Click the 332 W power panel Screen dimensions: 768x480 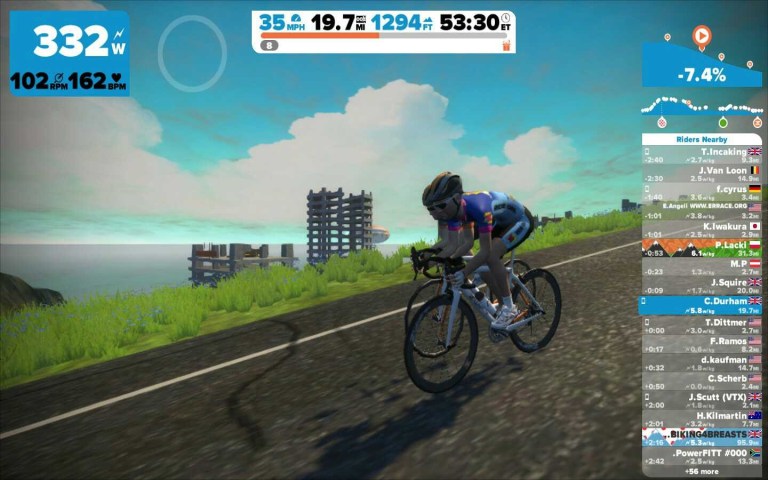(x=69, y=53)
